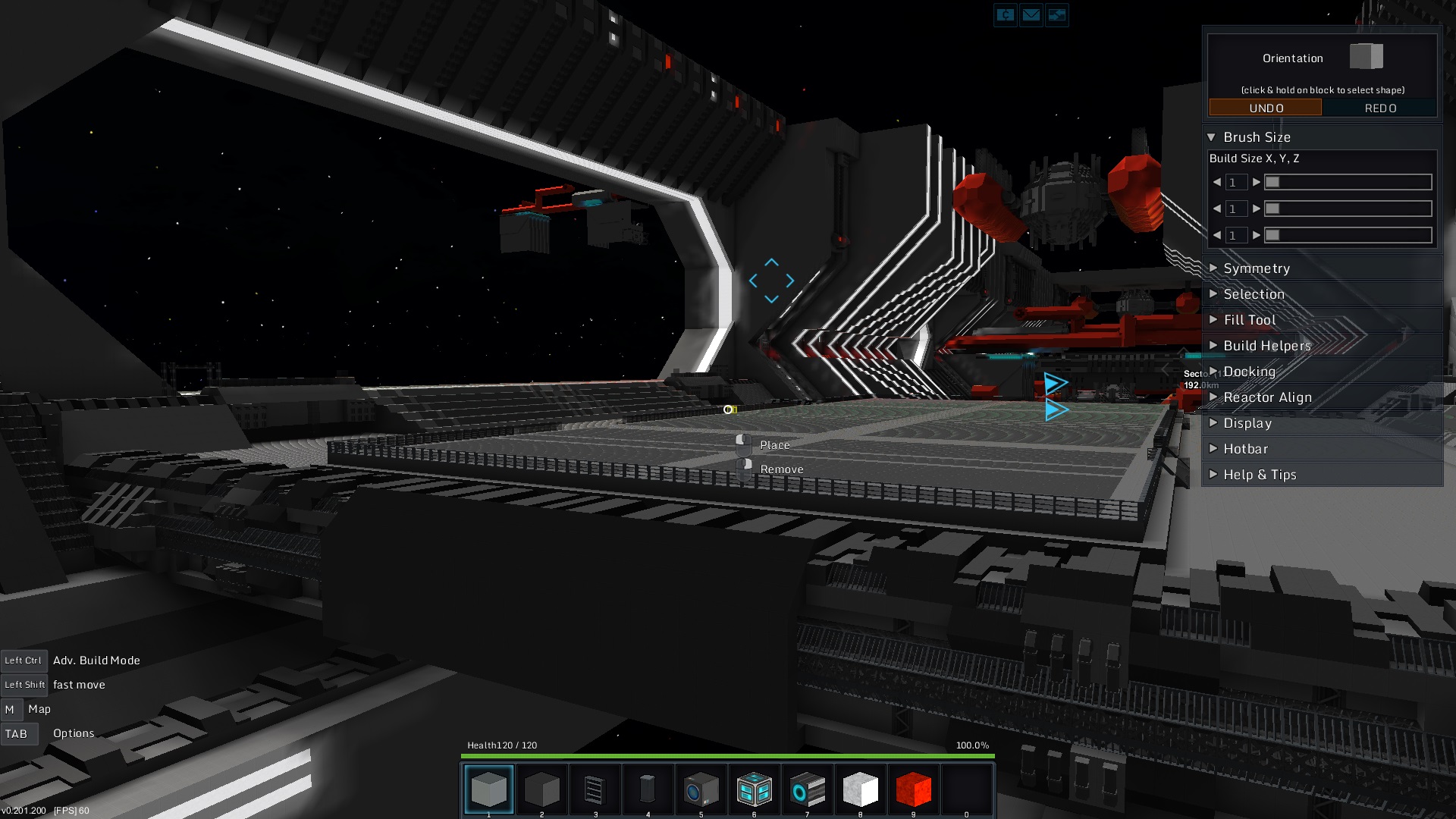Select the camera lens block in hotbar
1456x819 pixels.
click(x=701, y=789)
